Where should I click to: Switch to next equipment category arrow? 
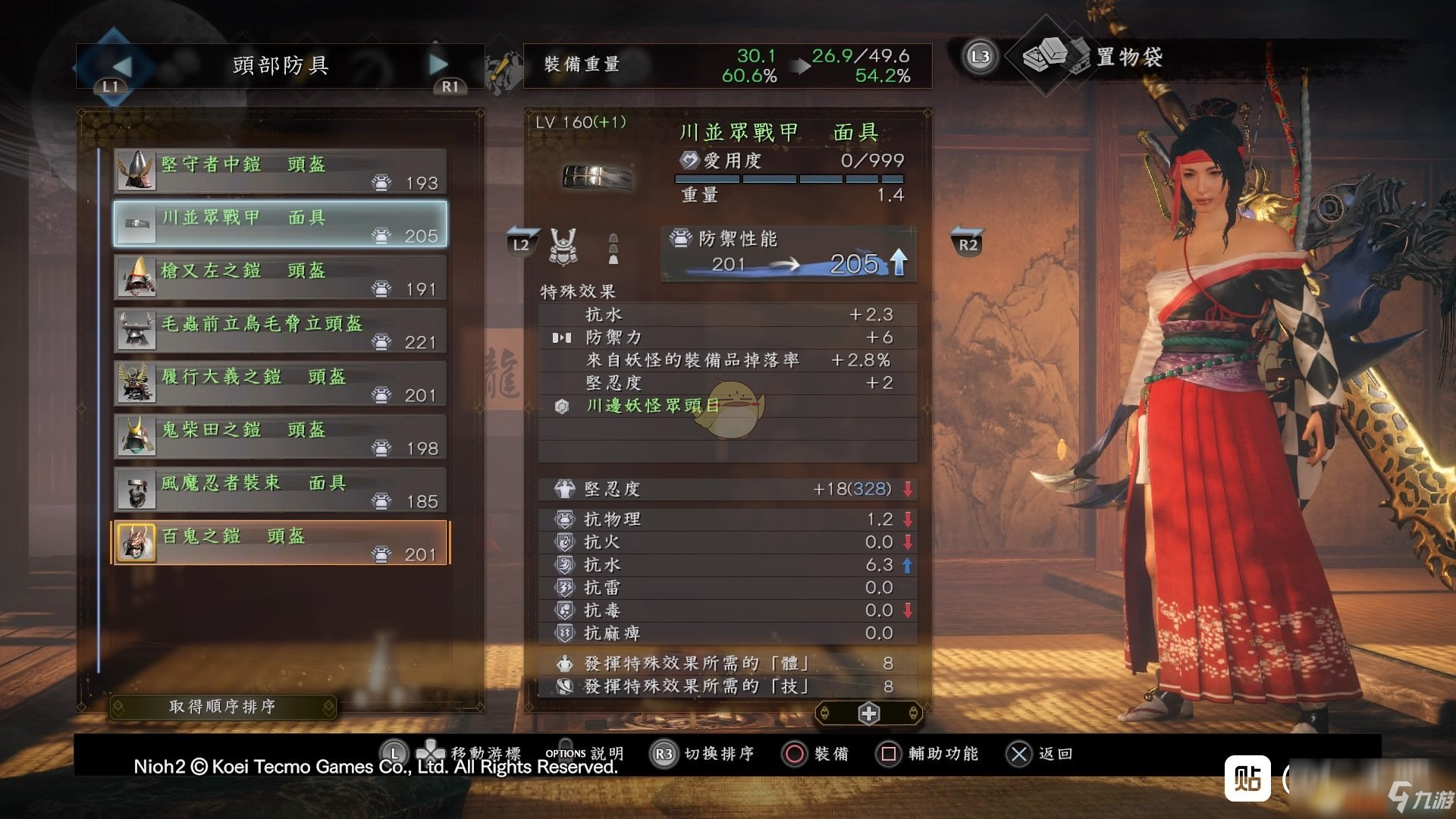point(439,65)
